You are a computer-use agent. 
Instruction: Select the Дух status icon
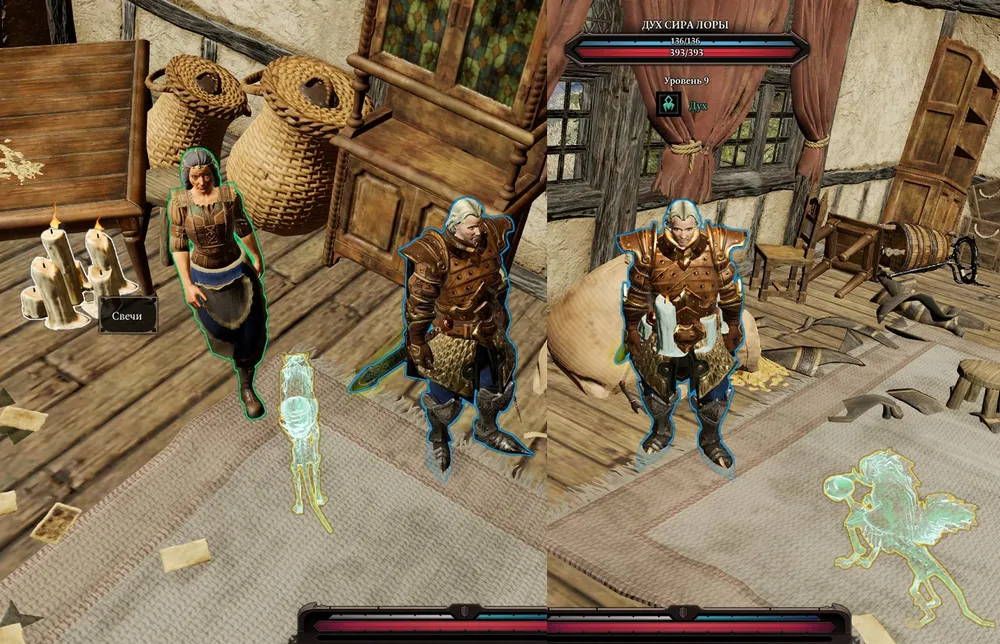click(669, 104)
